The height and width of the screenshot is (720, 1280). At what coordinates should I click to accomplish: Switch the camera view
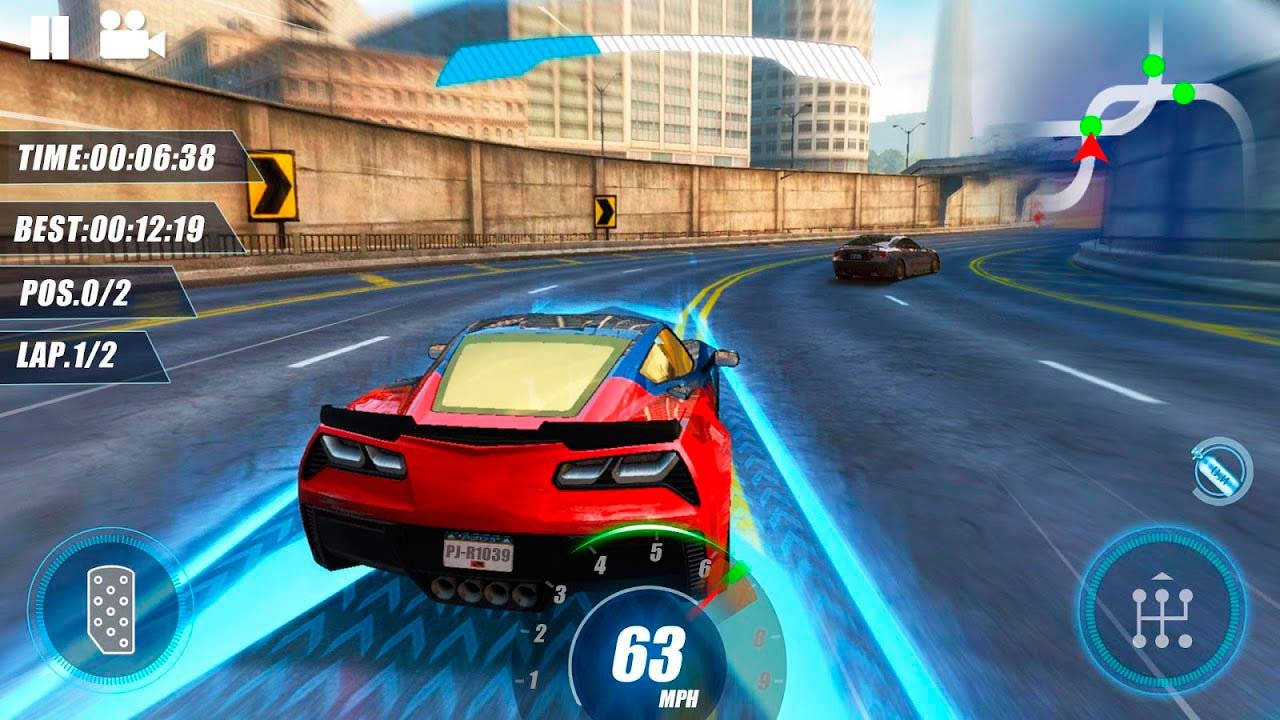click(131, 37)
